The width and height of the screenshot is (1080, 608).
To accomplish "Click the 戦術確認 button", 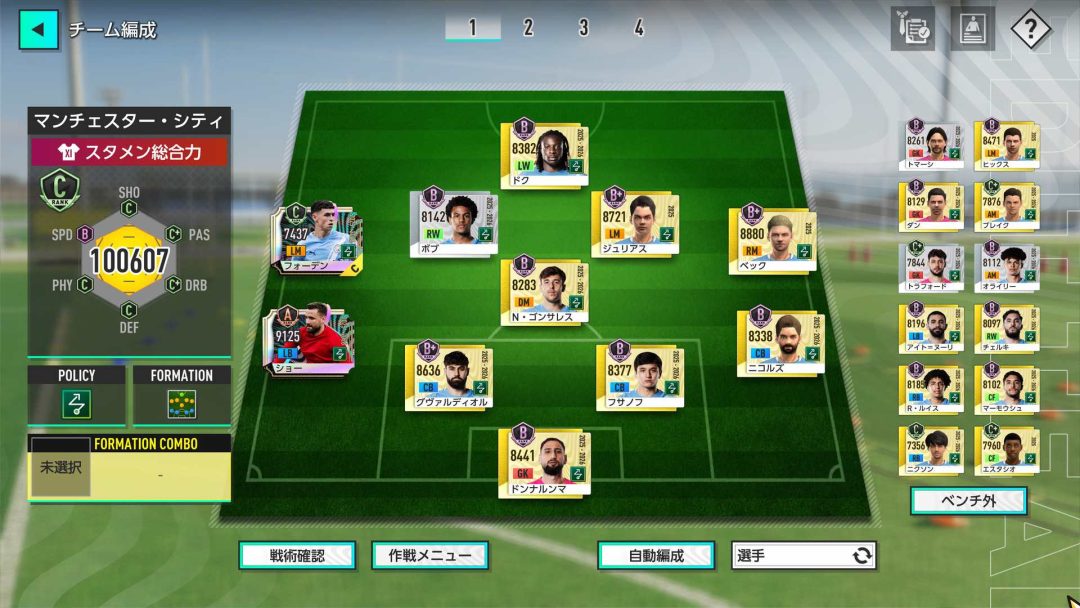I will click(297, 556).
